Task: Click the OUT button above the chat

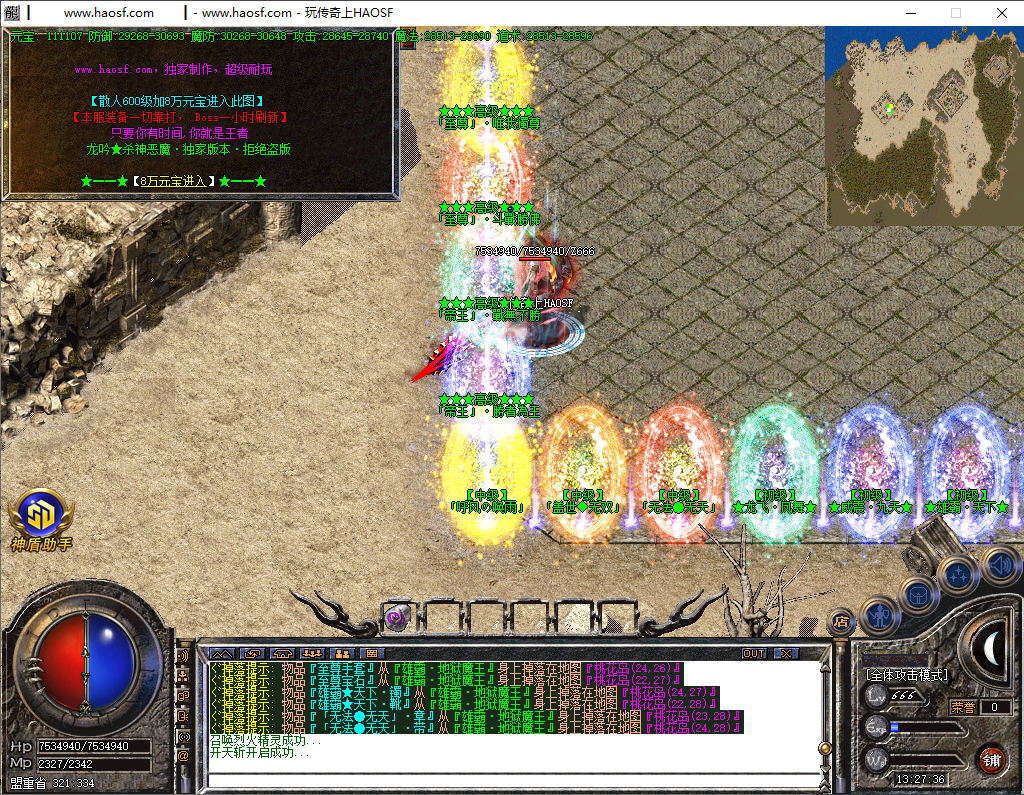Action: (754, 653)
